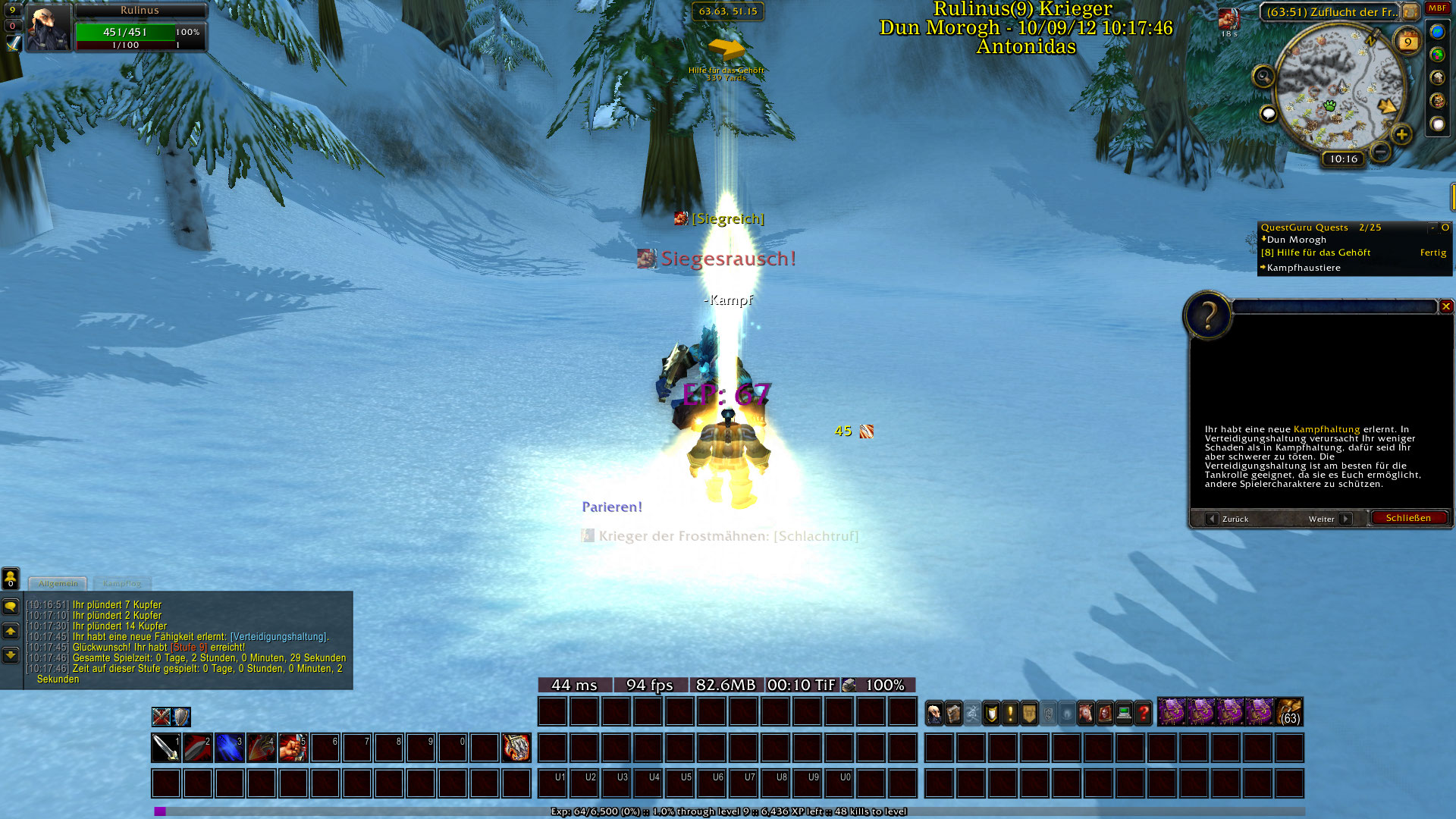Open the spellbook micro menu button

954,714
